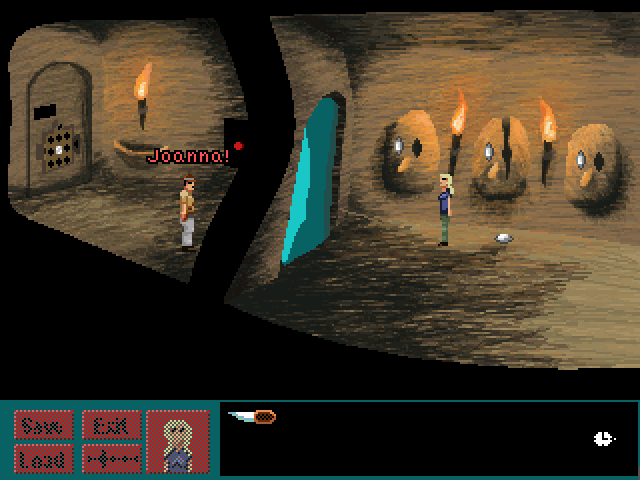This screenshot has width=640, height=480.
Task: Exit the game via Exit button
Action: (109, 425)
